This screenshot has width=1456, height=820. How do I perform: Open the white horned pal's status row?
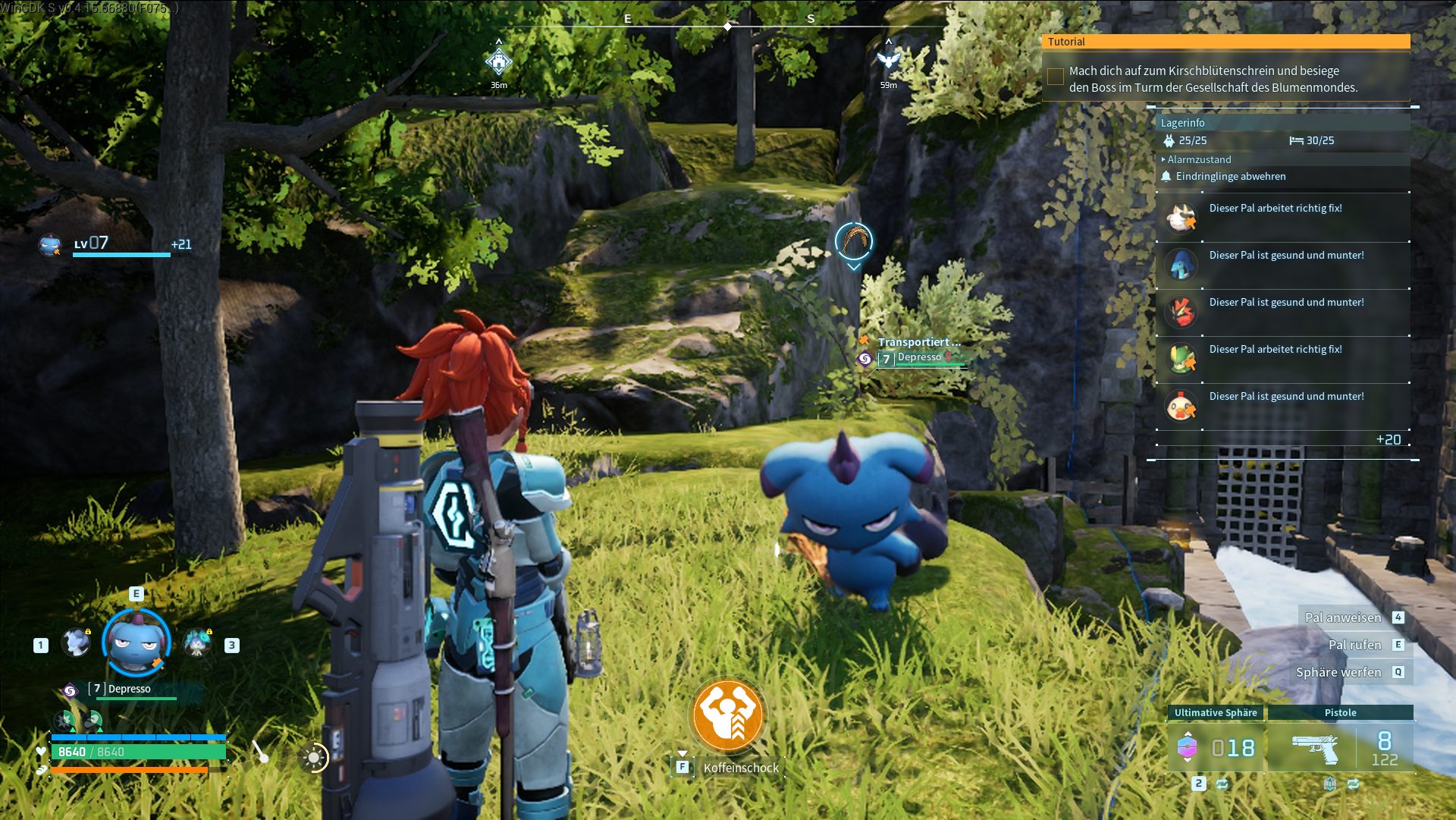click(1283, 218)
